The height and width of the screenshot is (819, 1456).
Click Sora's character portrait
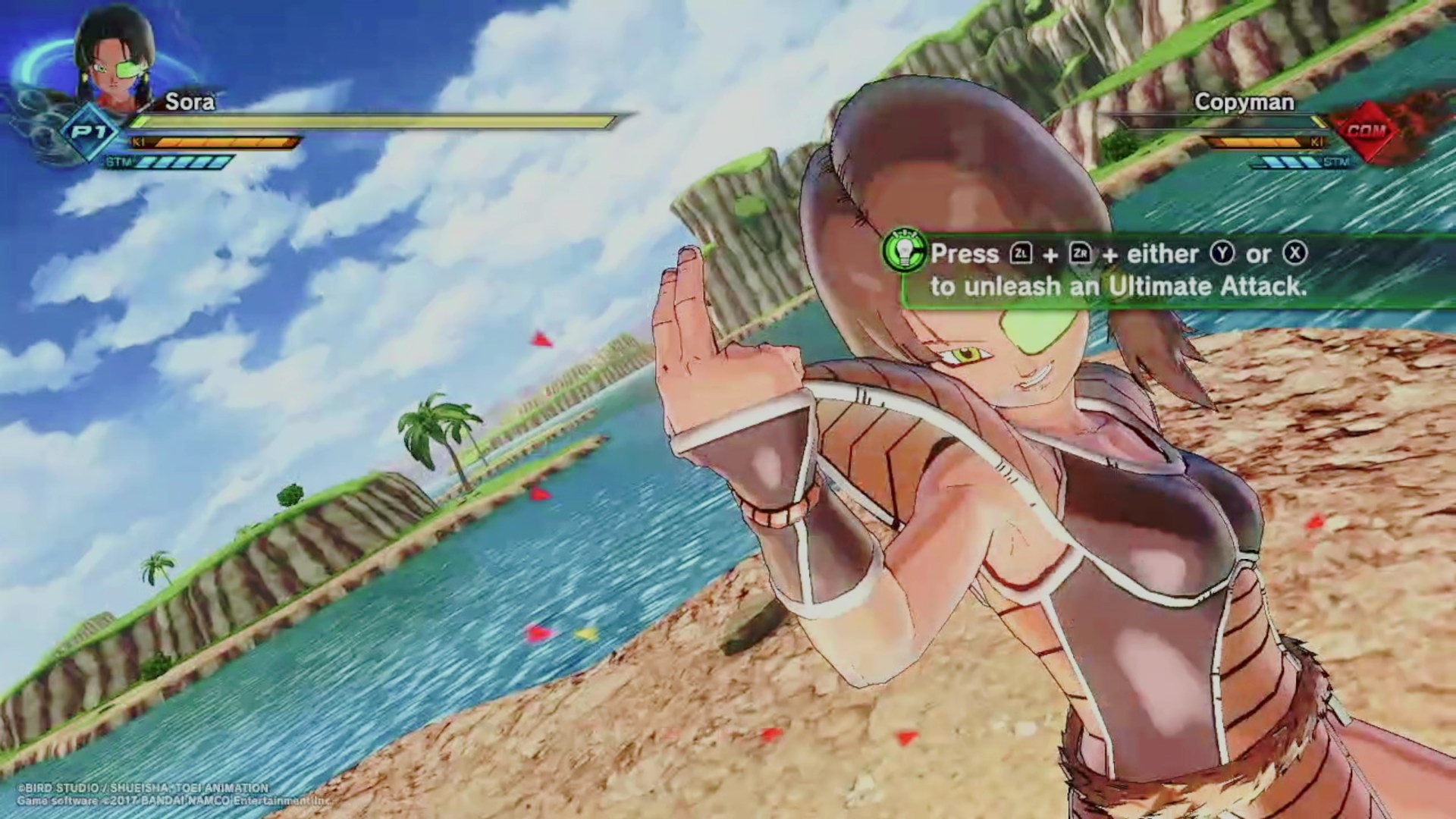115,61
